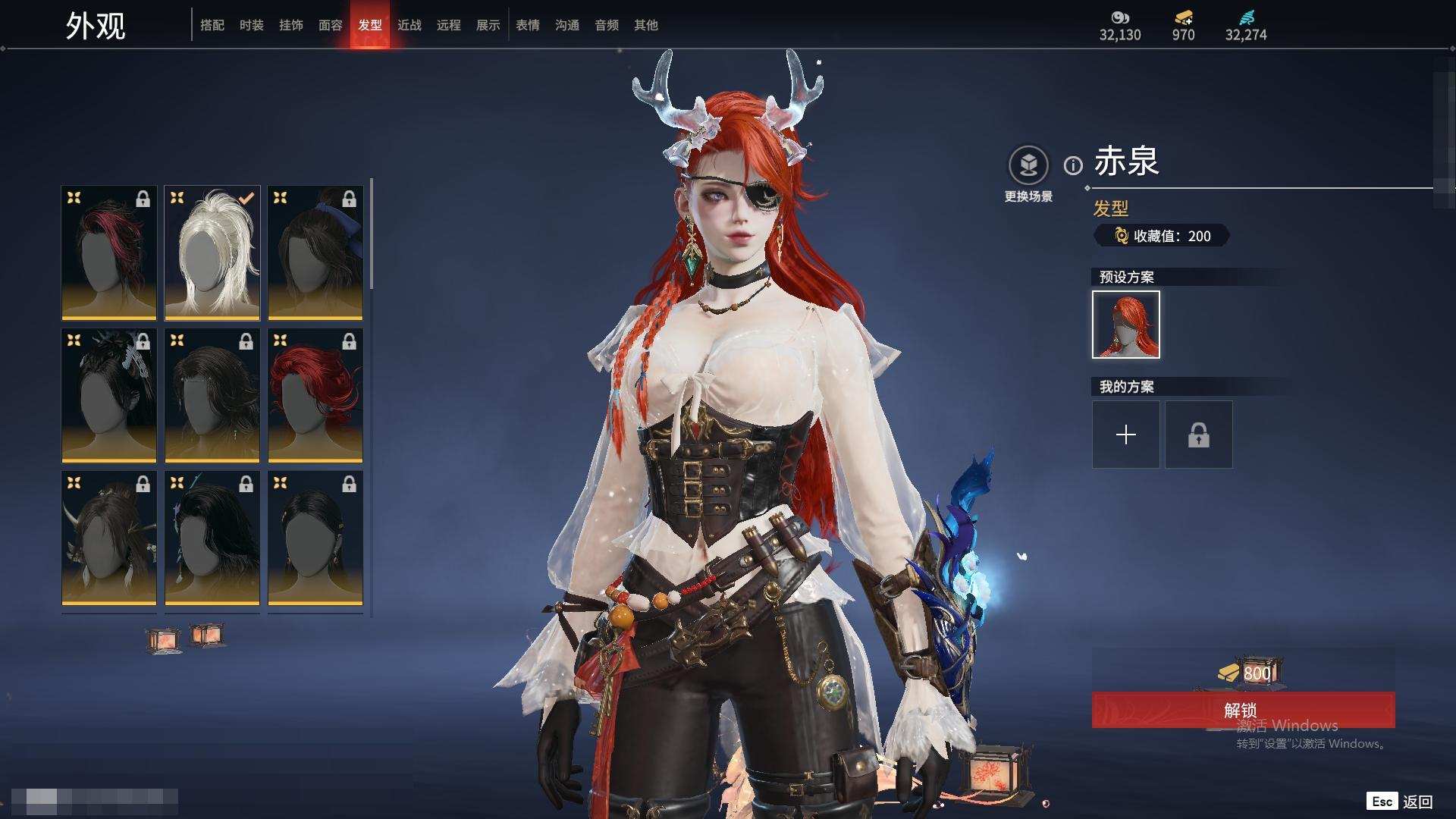Screen dimensions: 1456x819
Task: Click the locked custom scheme slot
Action: (1199, 435)
